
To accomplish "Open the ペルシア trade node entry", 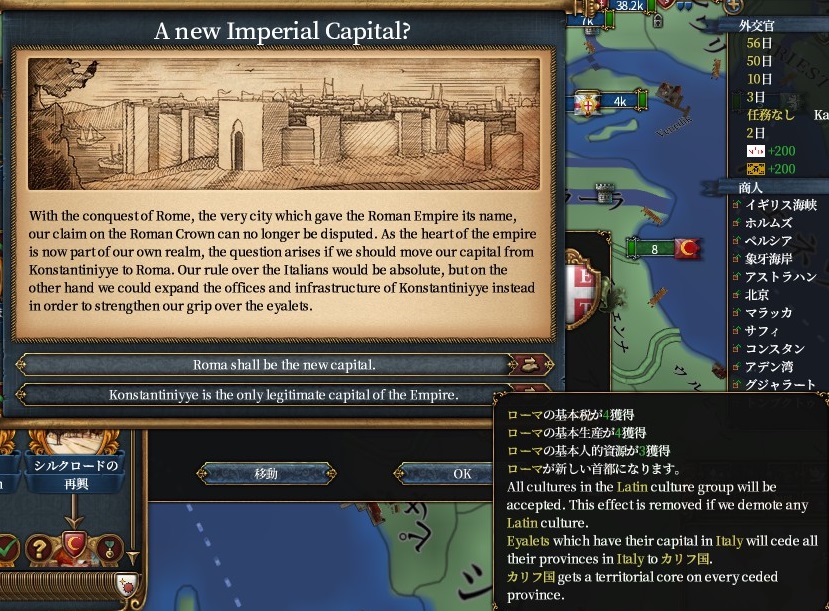I will coord(768,241).
